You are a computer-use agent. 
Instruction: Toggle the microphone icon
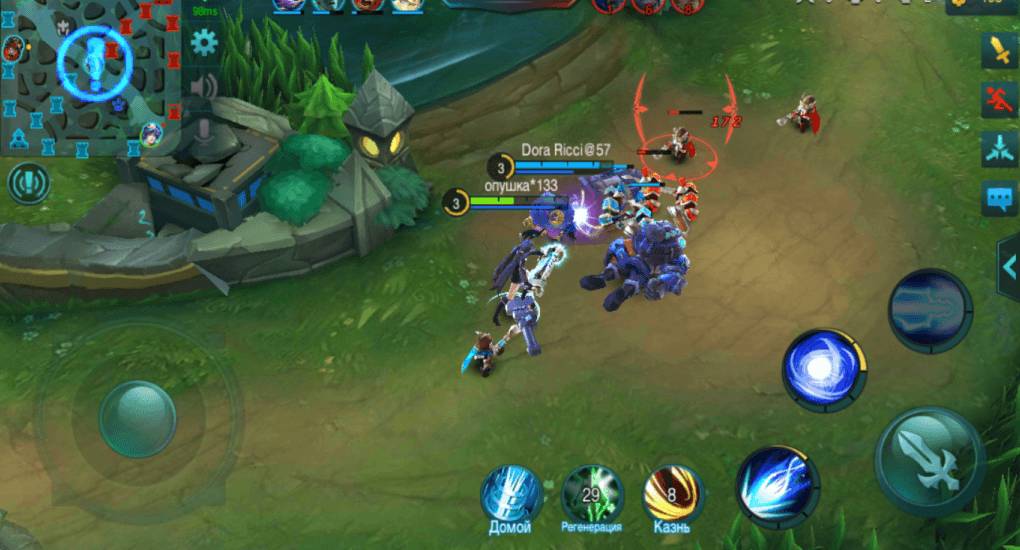coord(205,129)
